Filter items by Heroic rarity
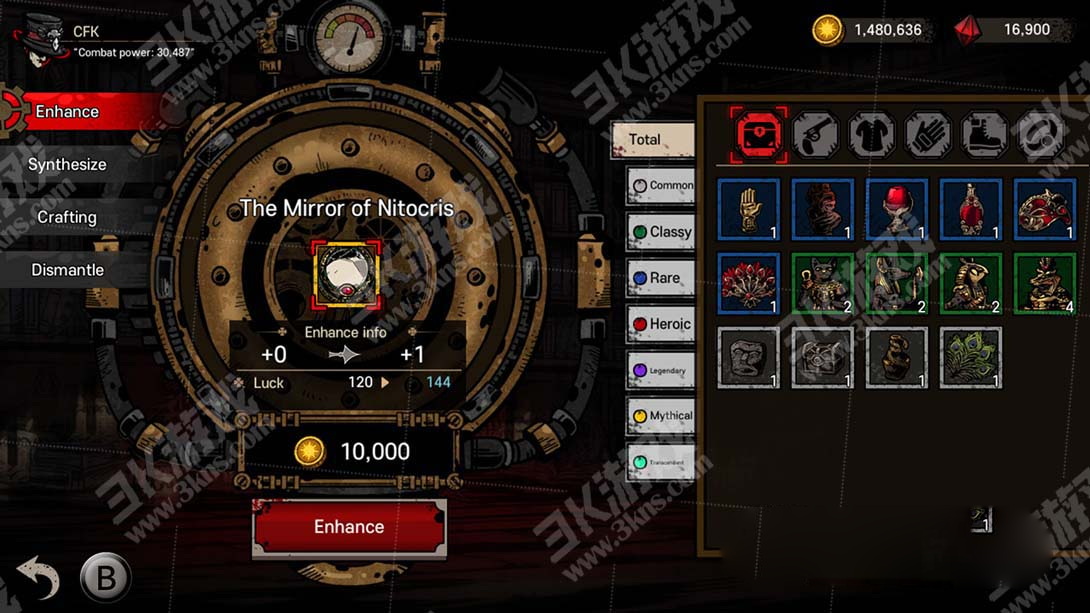 click(660, 324)
